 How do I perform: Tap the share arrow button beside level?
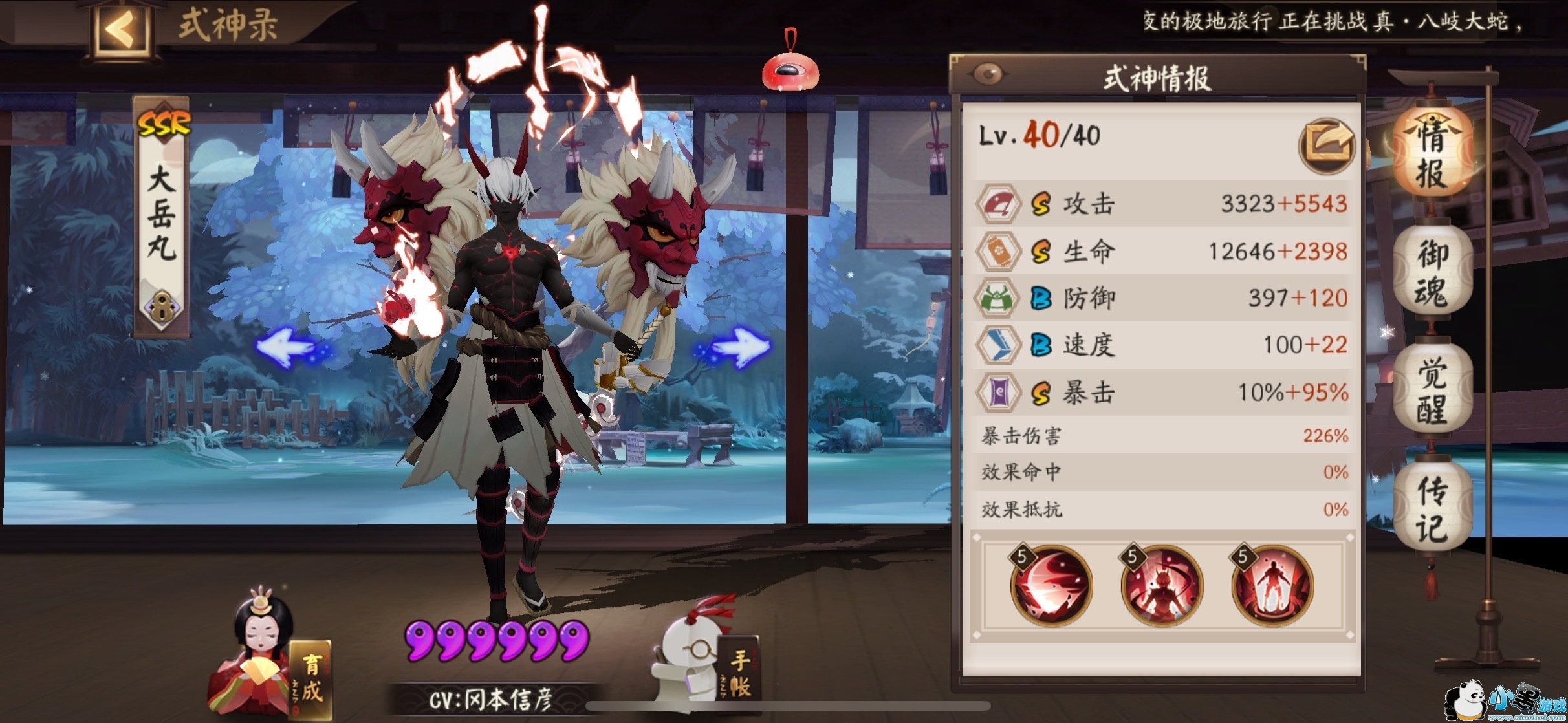pos(1326,145)
